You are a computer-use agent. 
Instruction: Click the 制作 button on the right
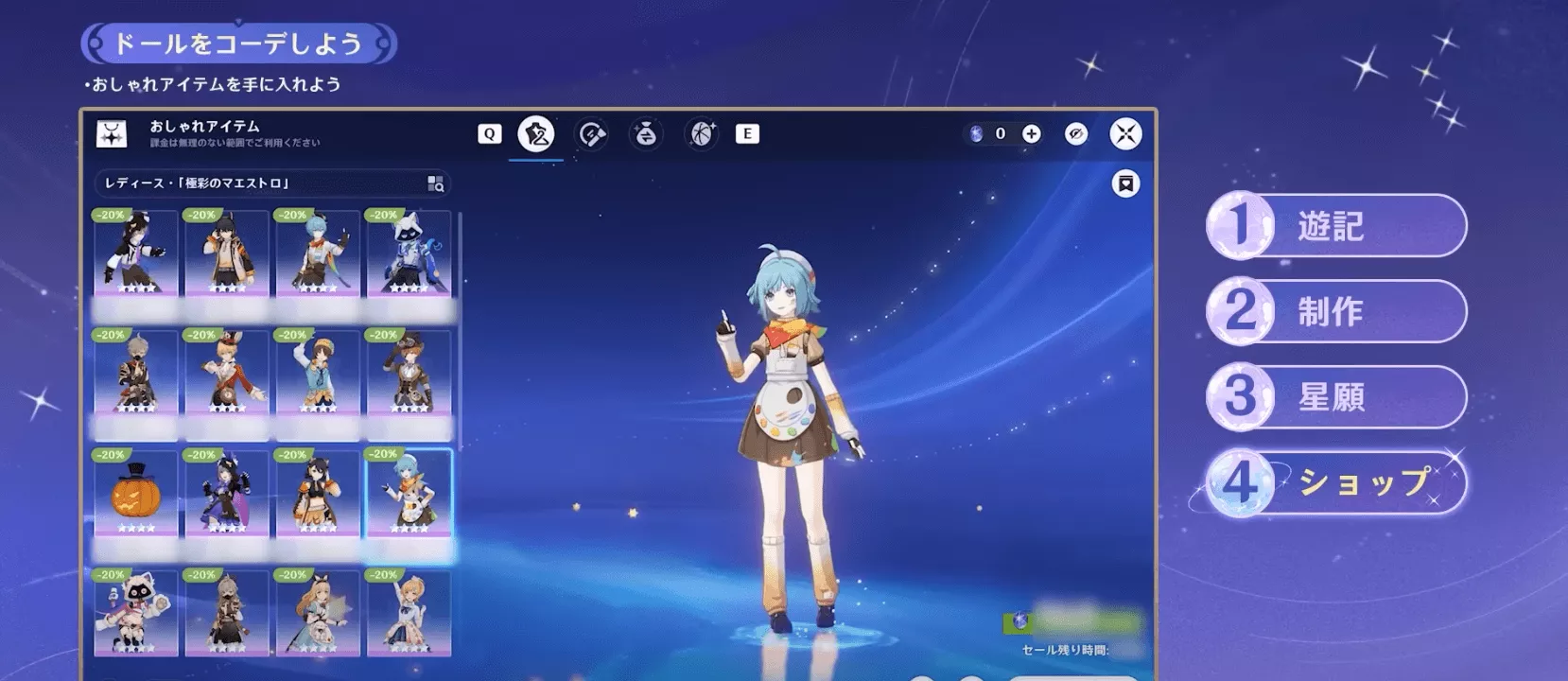pos(1335,312)
